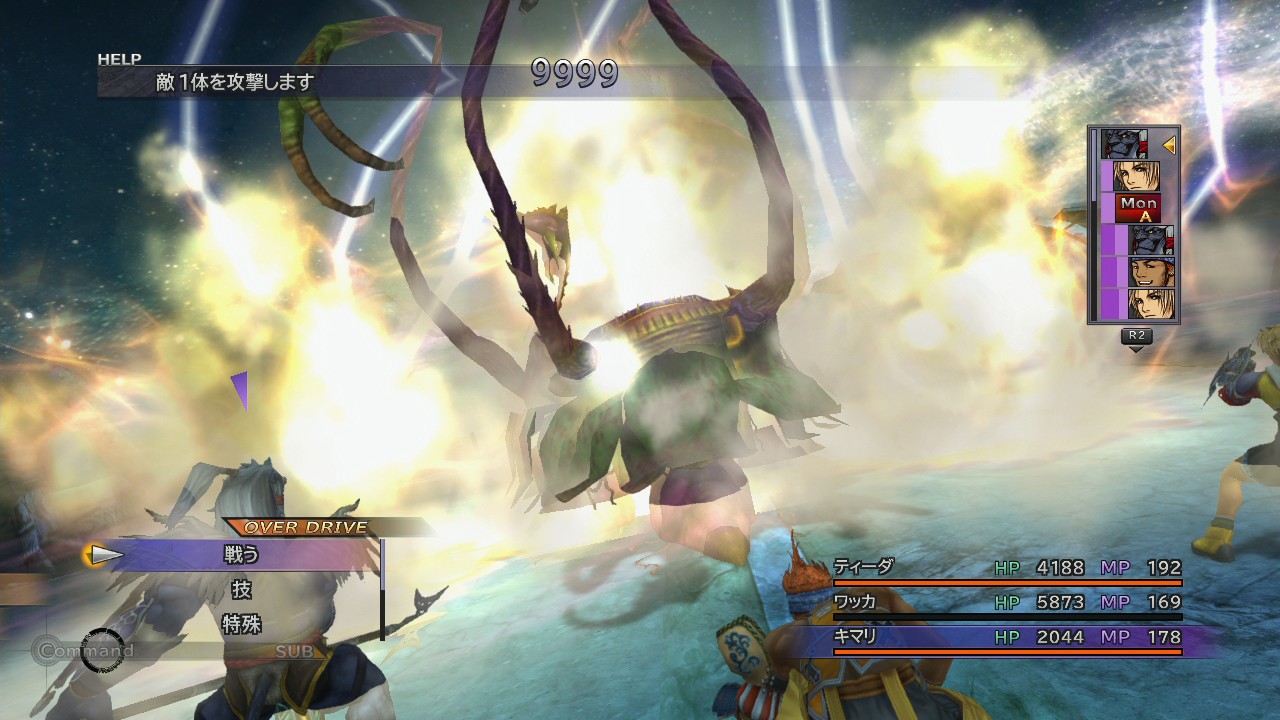Choose the 技 skill command

point(242,589)
